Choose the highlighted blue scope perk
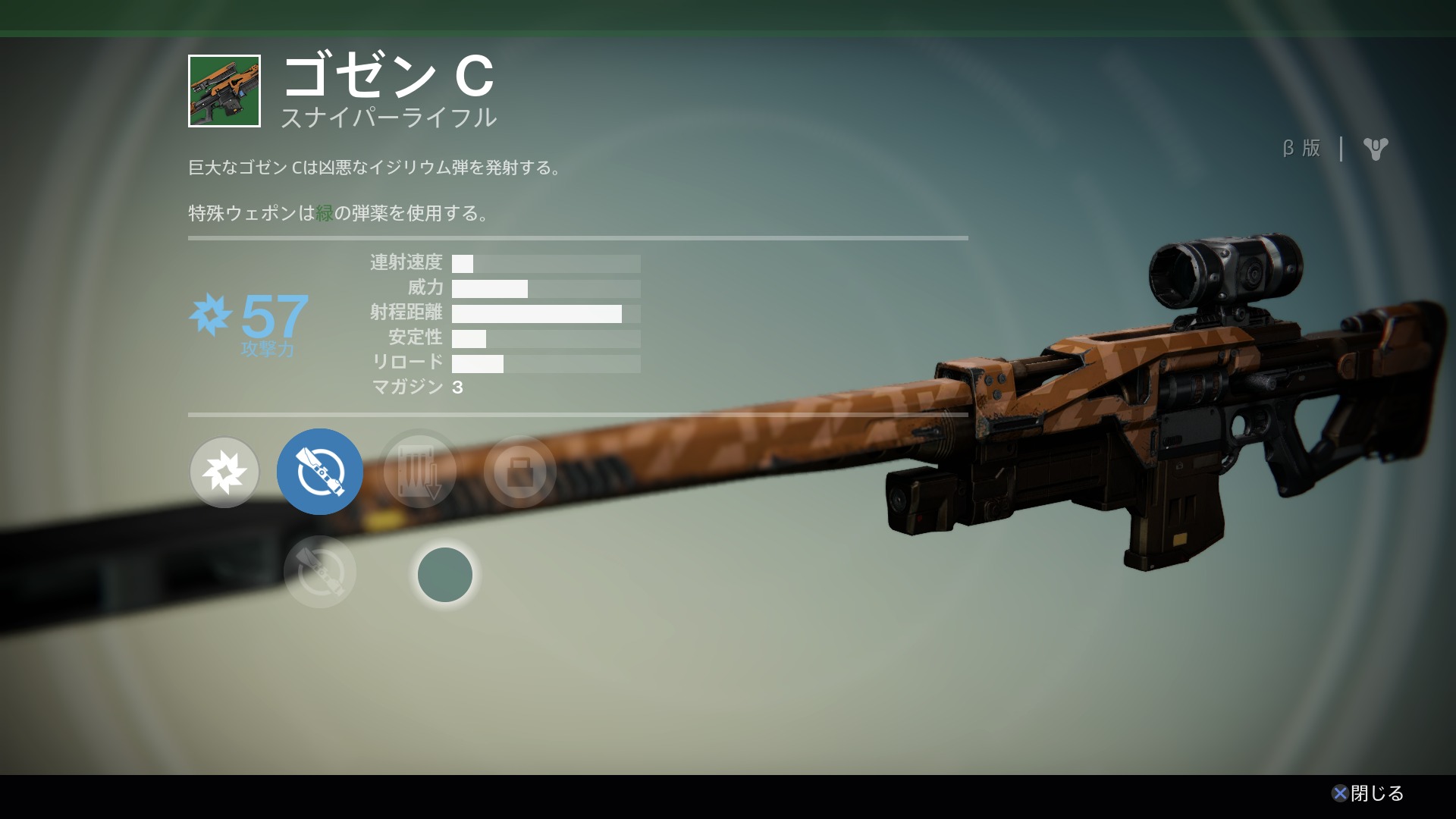Image resolution: width=1456 pixels, height=819 pixels. 320,472
